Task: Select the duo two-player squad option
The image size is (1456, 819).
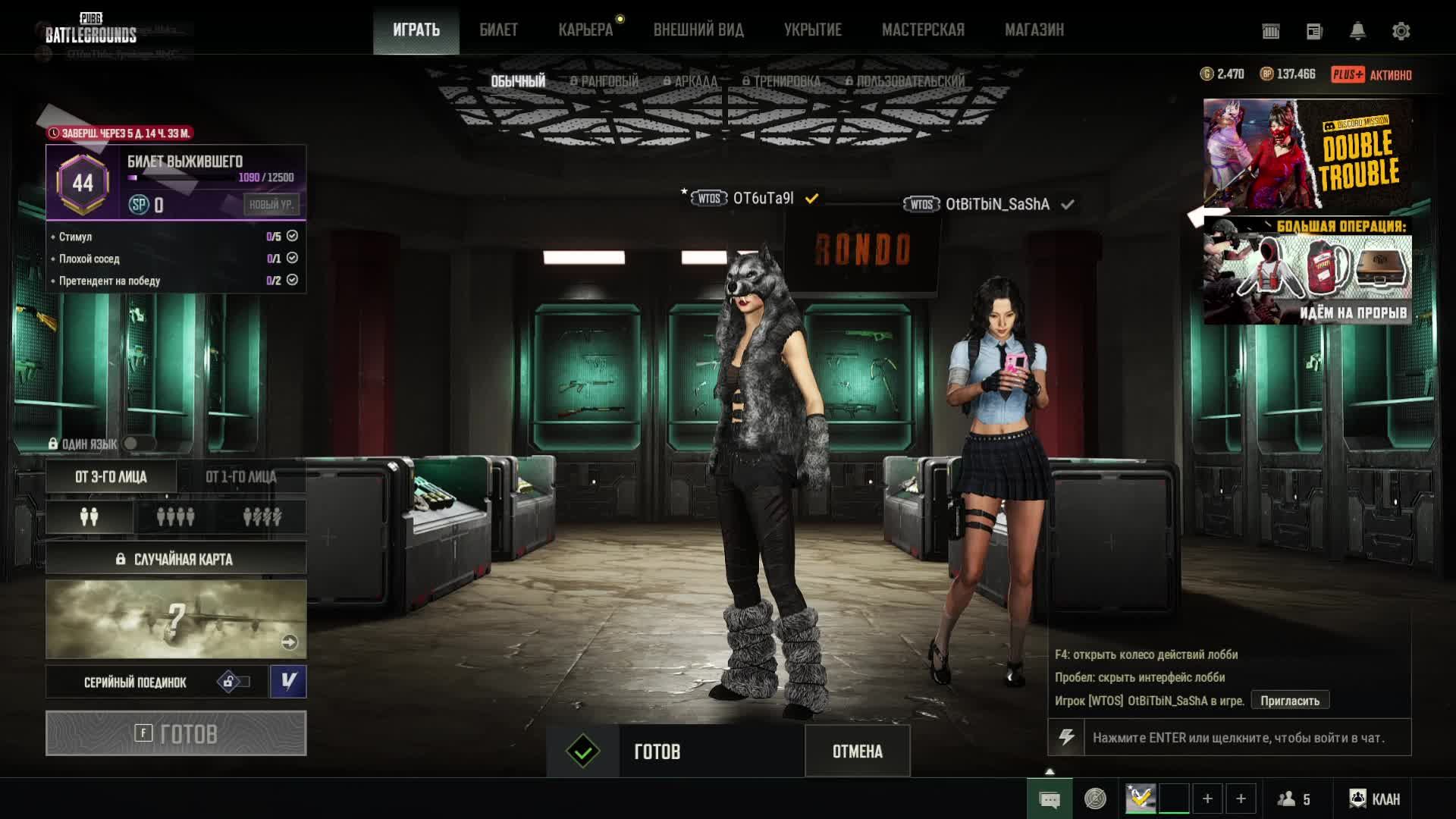Action: [x=89, y=517]
